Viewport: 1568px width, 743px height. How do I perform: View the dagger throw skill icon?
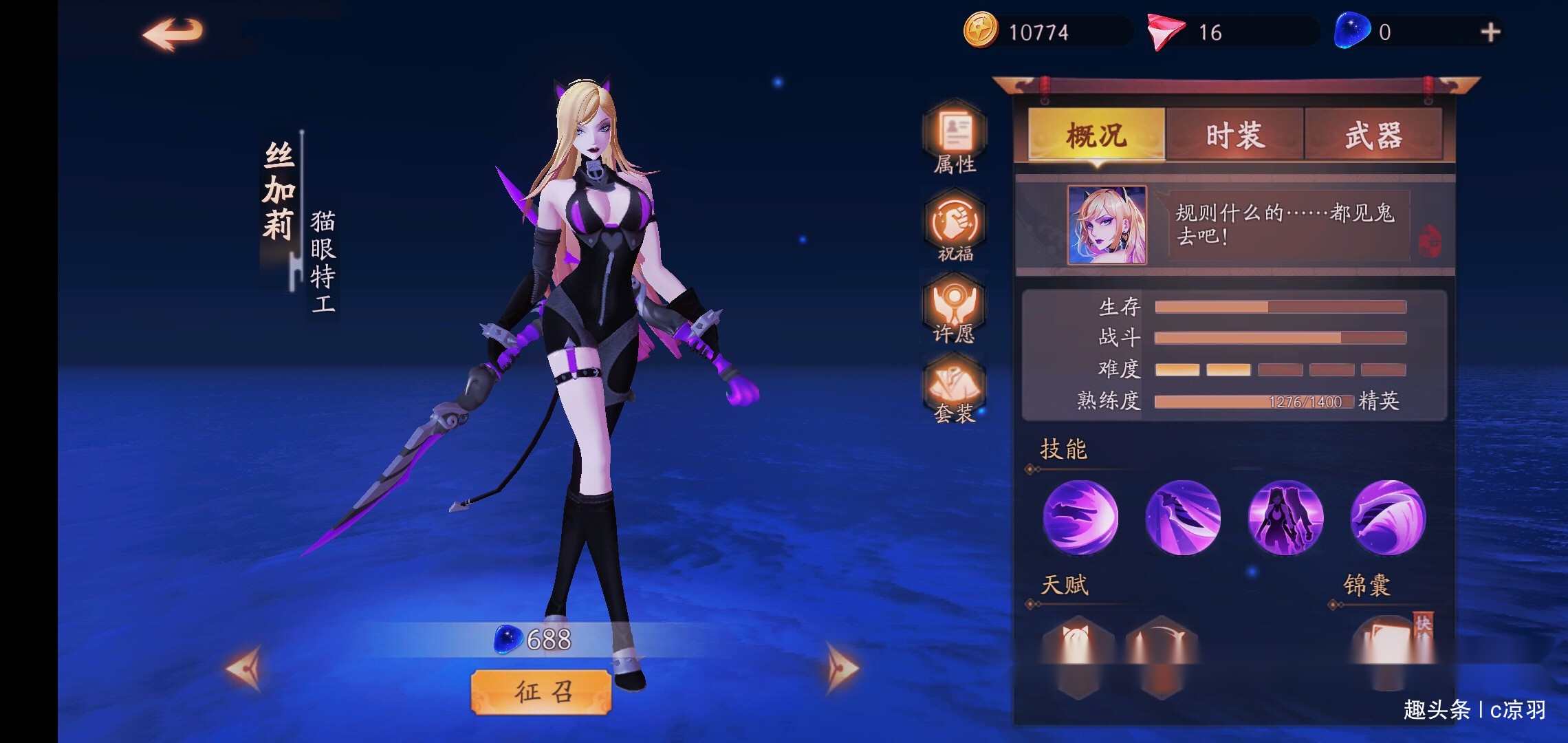pyautogui.click(x=1186, y=519)
